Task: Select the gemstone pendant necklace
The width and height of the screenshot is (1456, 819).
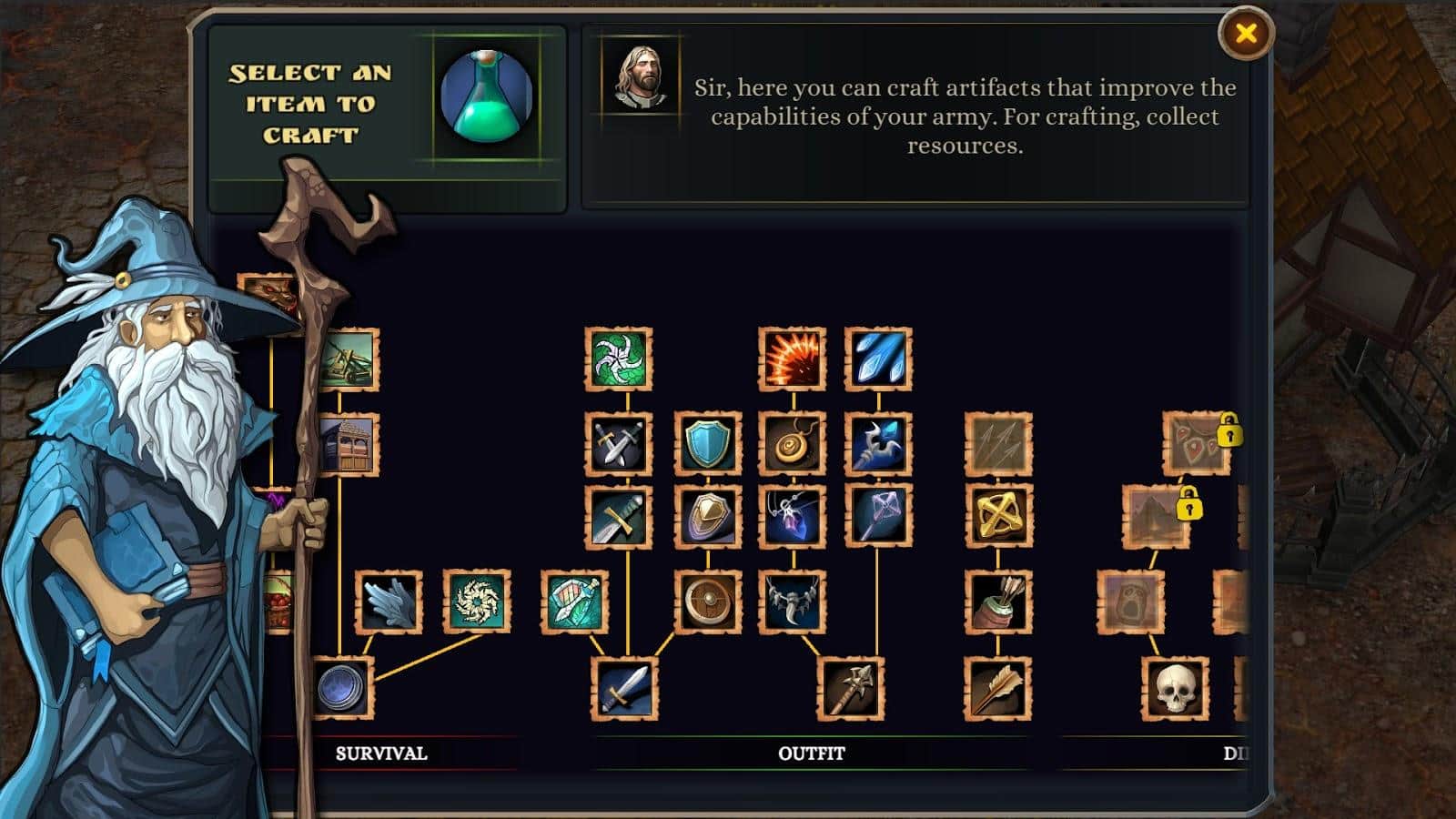Action: (792, 516)
